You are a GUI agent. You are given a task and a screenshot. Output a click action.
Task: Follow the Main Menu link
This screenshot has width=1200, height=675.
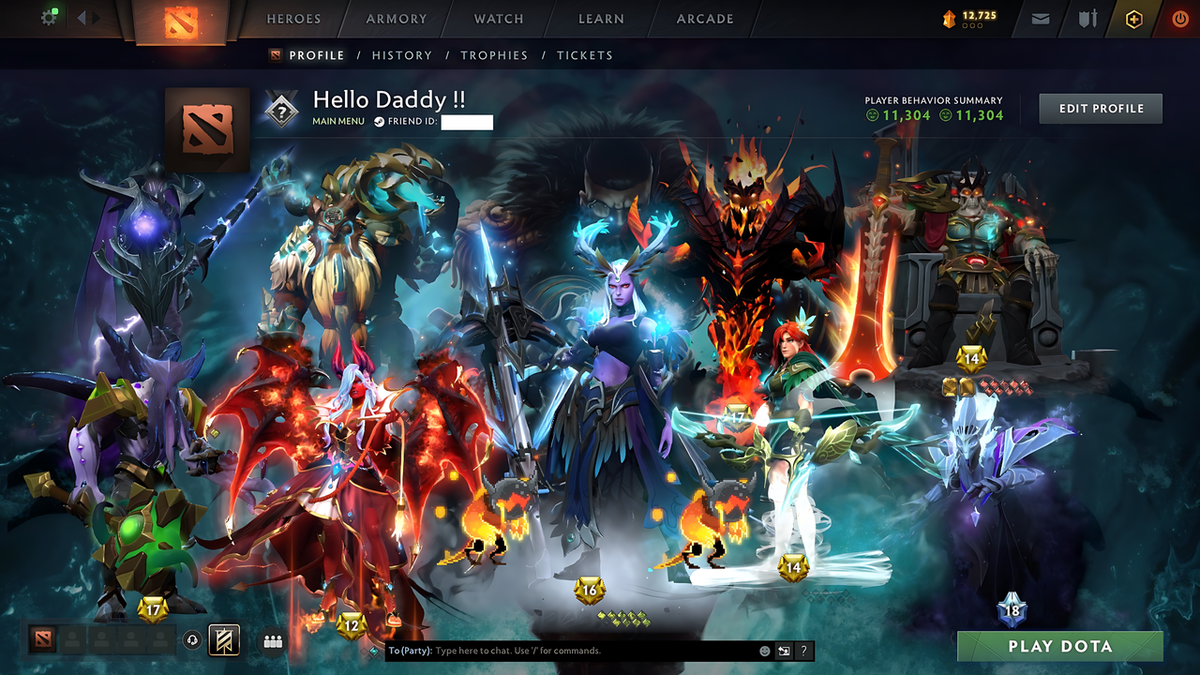(x=338, y=122)
